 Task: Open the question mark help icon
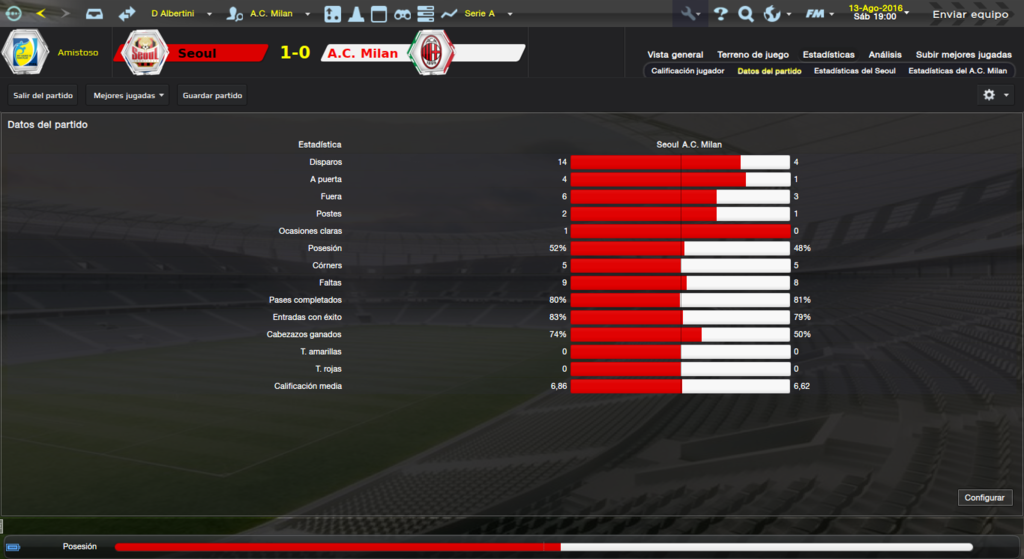pos(720,14)
